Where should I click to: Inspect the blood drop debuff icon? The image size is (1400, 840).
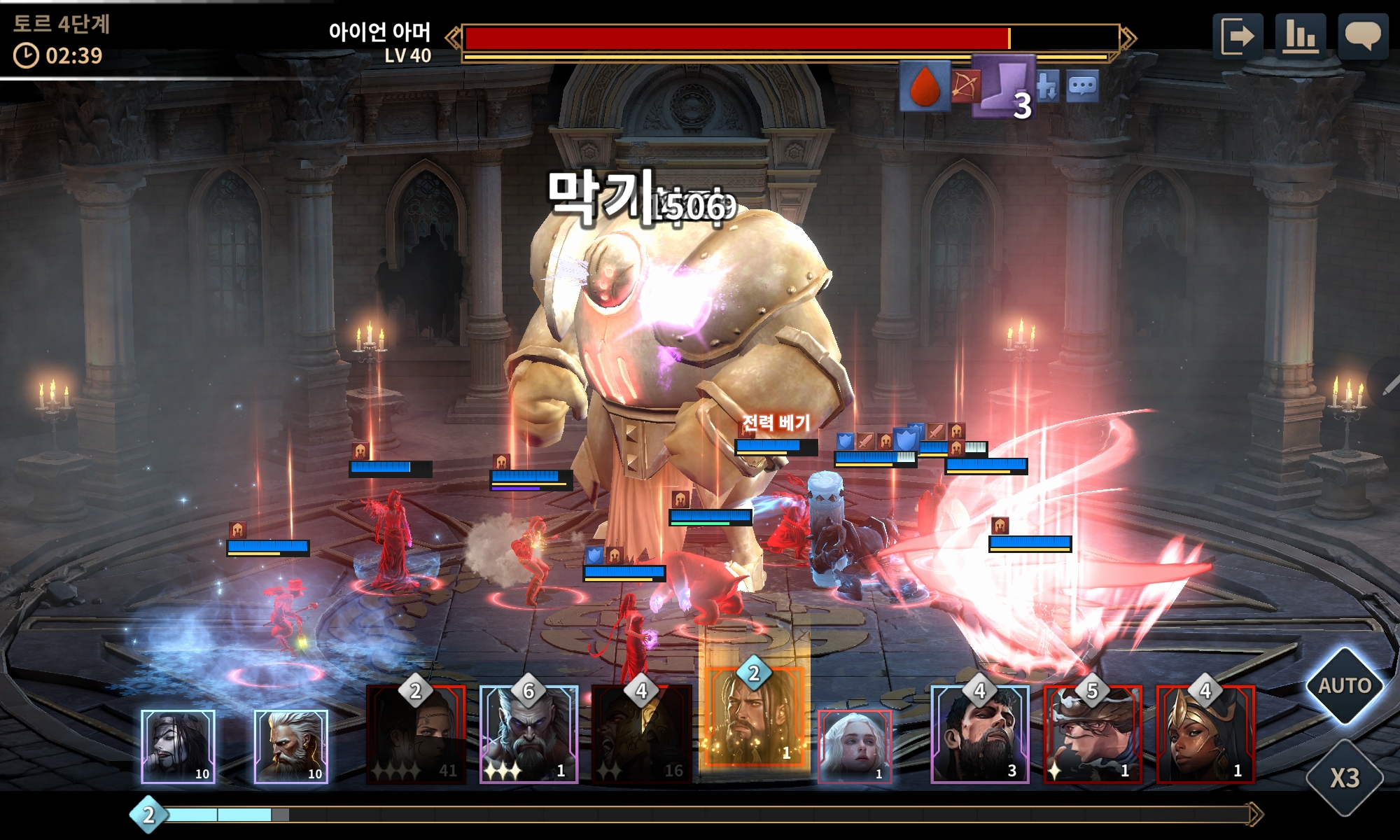[x=924, y=87]
